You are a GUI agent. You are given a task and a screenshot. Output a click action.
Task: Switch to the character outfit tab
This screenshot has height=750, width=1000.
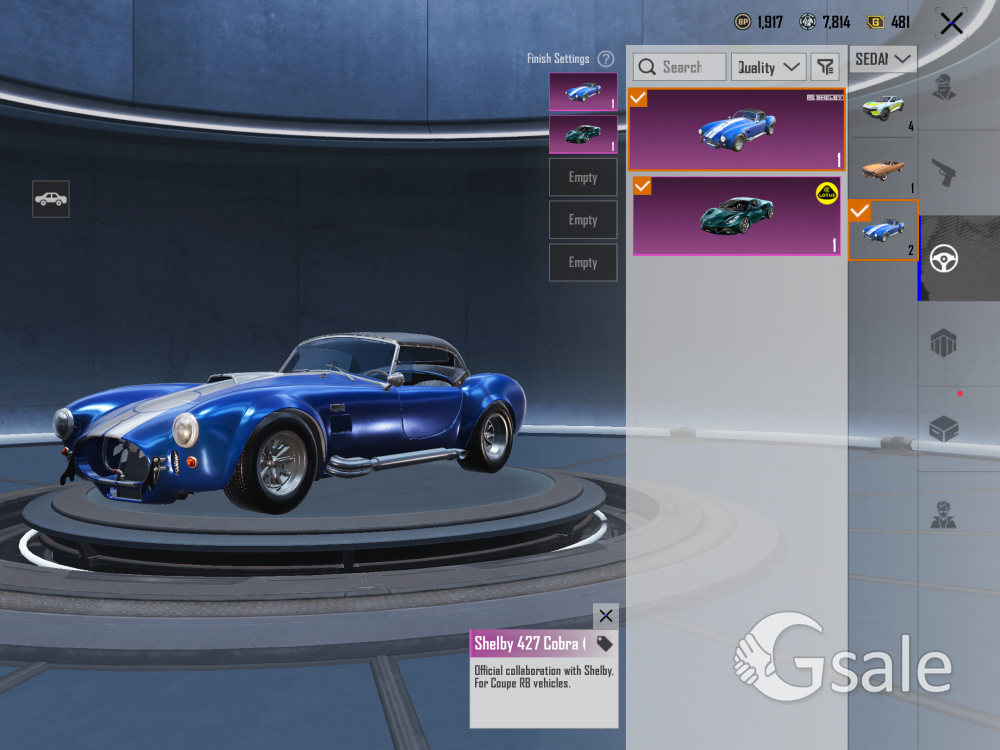(945, 88)
